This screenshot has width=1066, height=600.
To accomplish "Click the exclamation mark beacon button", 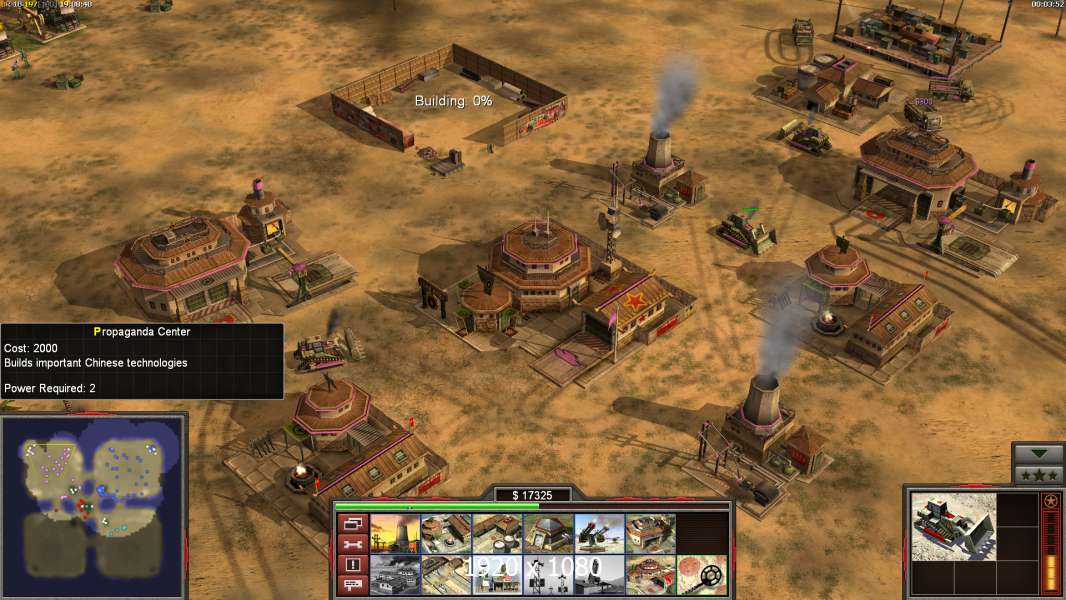I will [x=352, y=565].
